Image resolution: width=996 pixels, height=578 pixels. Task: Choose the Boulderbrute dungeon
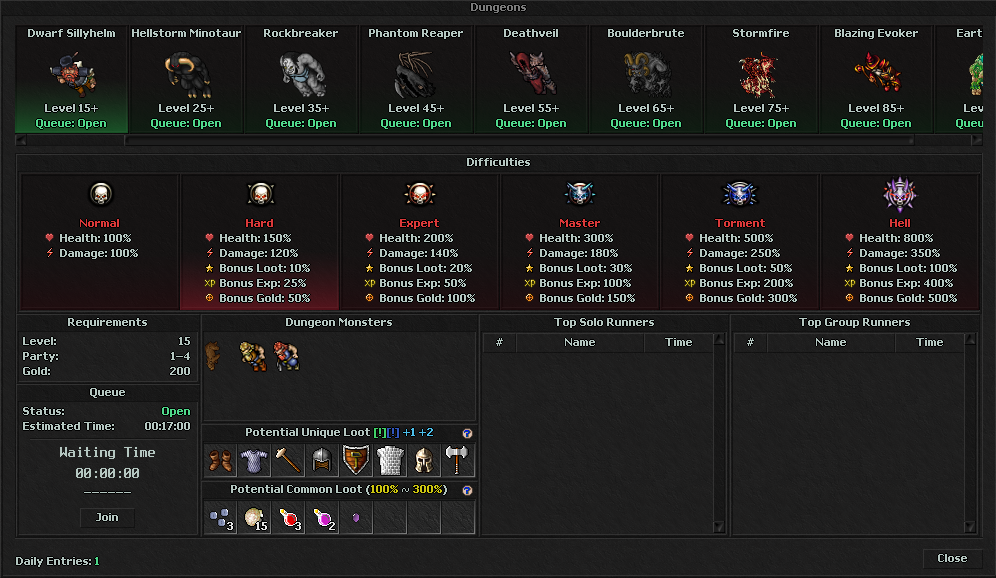click(646, 79)
